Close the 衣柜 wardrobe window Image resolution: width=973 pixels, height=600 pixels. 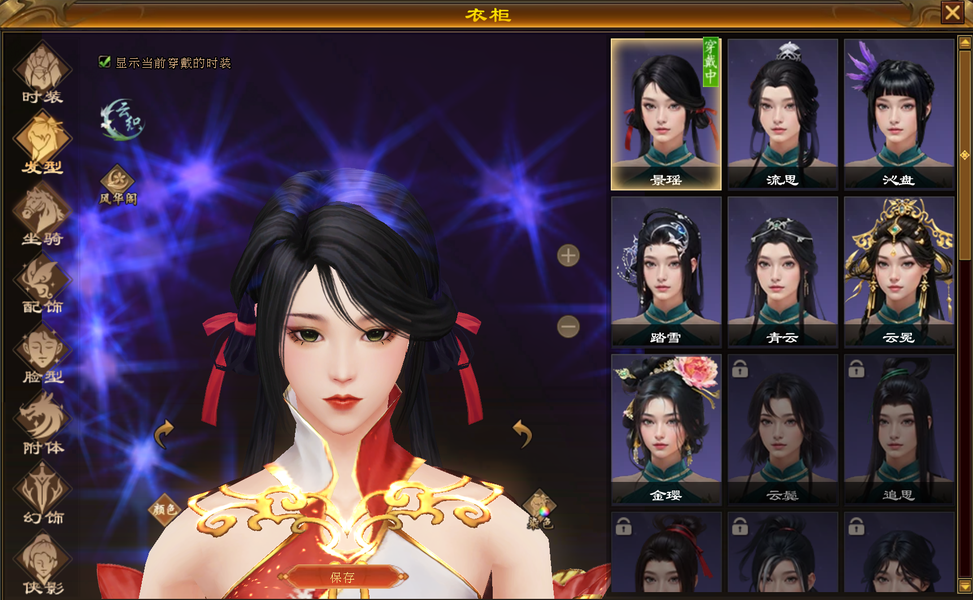pyautogui.click(x=951, y=12)
